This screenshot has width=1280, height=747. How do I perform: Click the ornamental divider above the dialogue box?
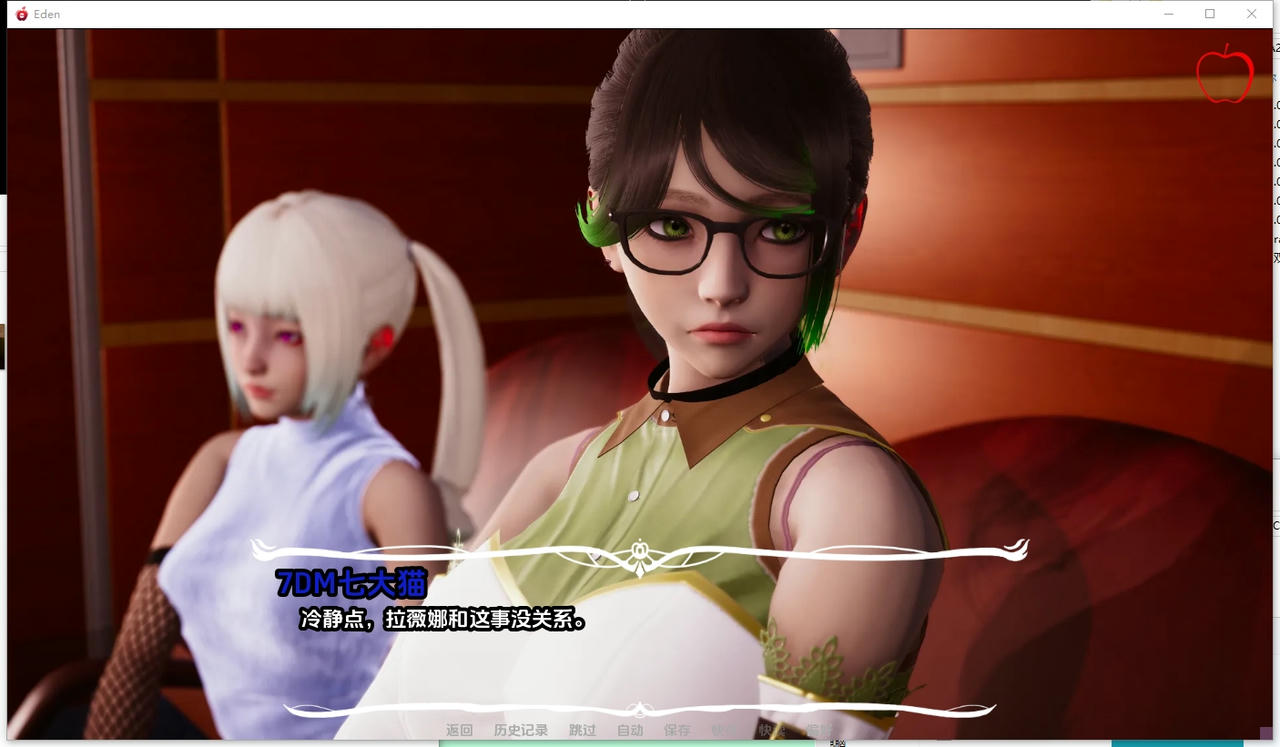tap(640, 548)
